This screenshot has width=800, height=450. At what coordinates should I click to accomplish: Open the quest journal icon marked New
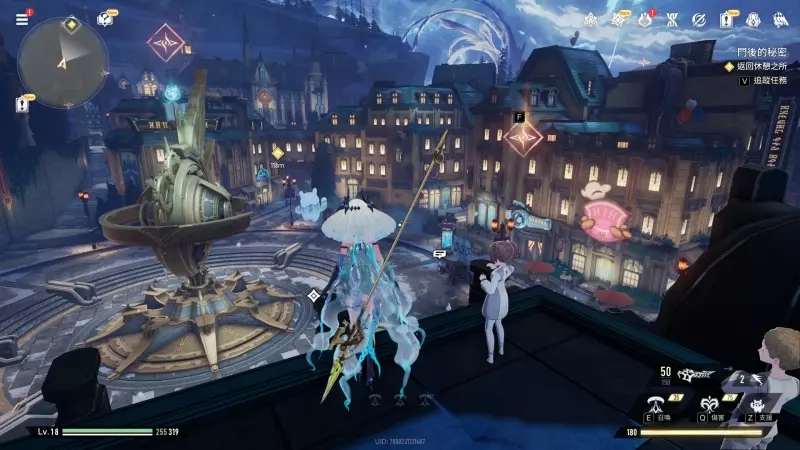coord(726,18)
